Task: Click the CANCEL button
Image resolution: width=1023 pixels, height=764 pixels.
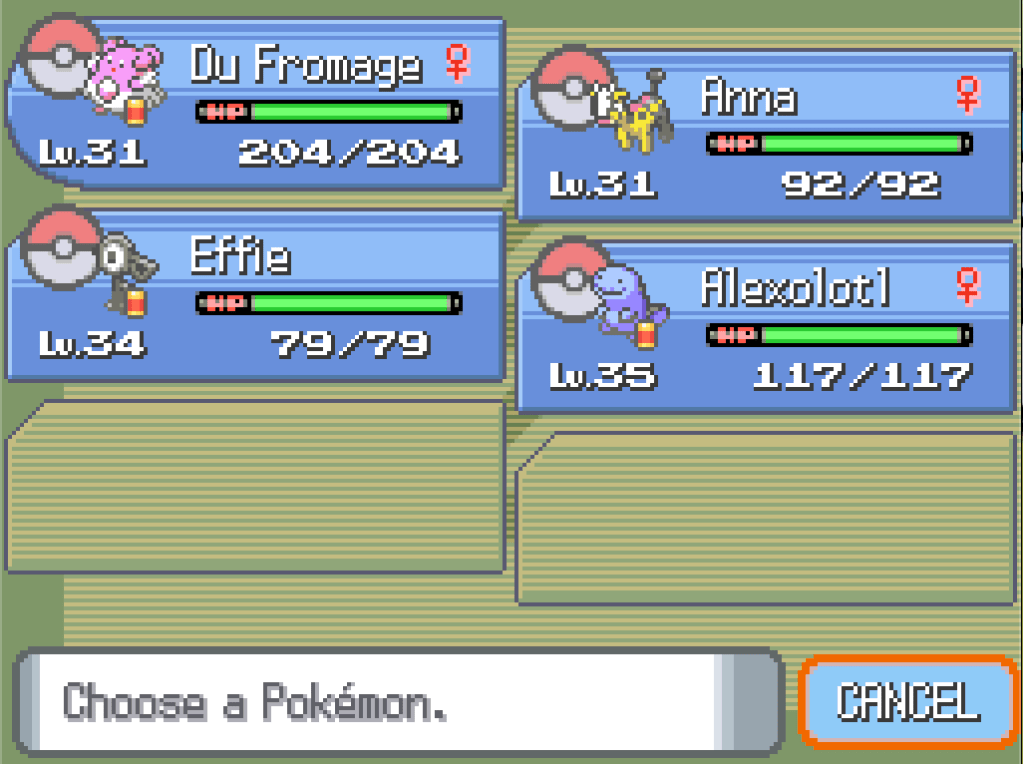Action: point(907,701)
